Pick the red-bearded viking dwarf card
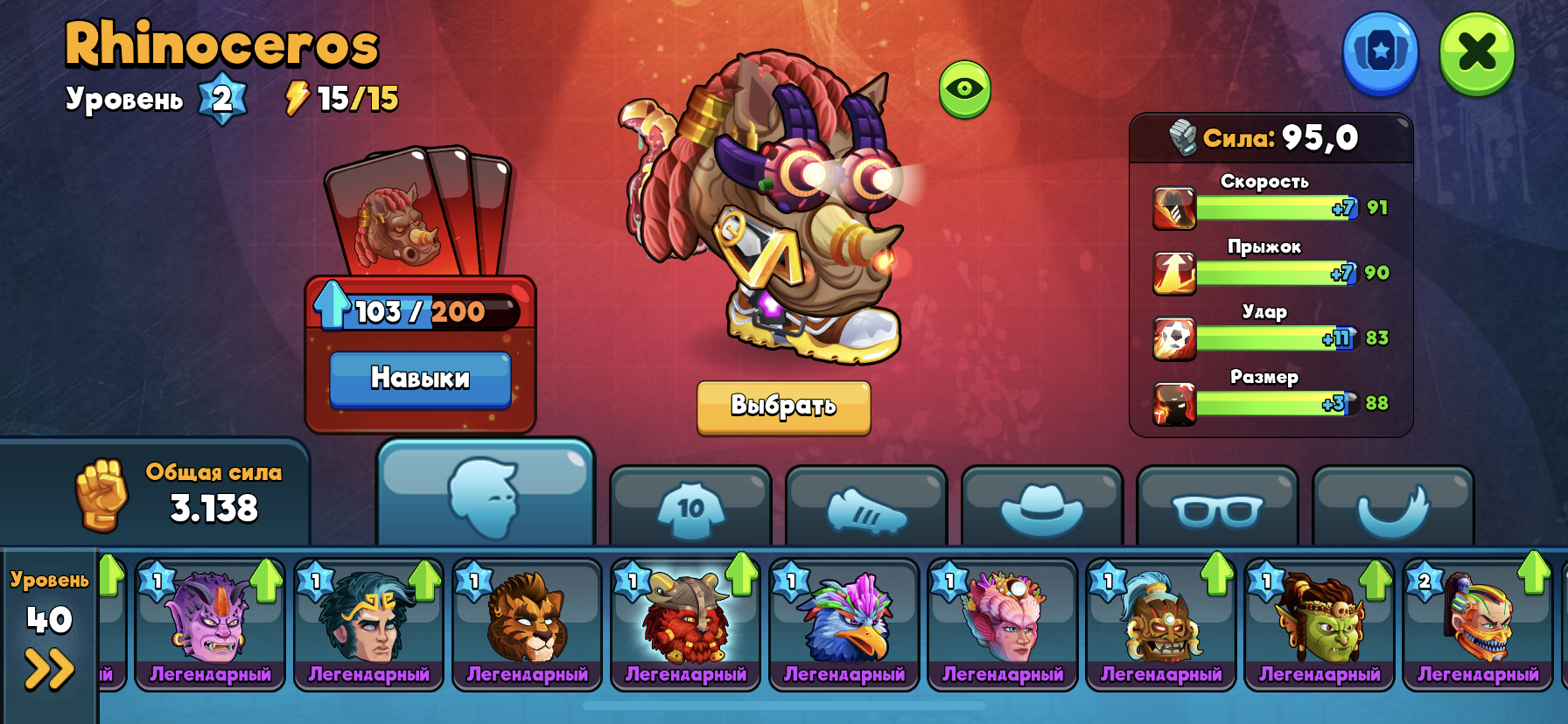The height and width of the screenshot is (724, 1568). 685,624
